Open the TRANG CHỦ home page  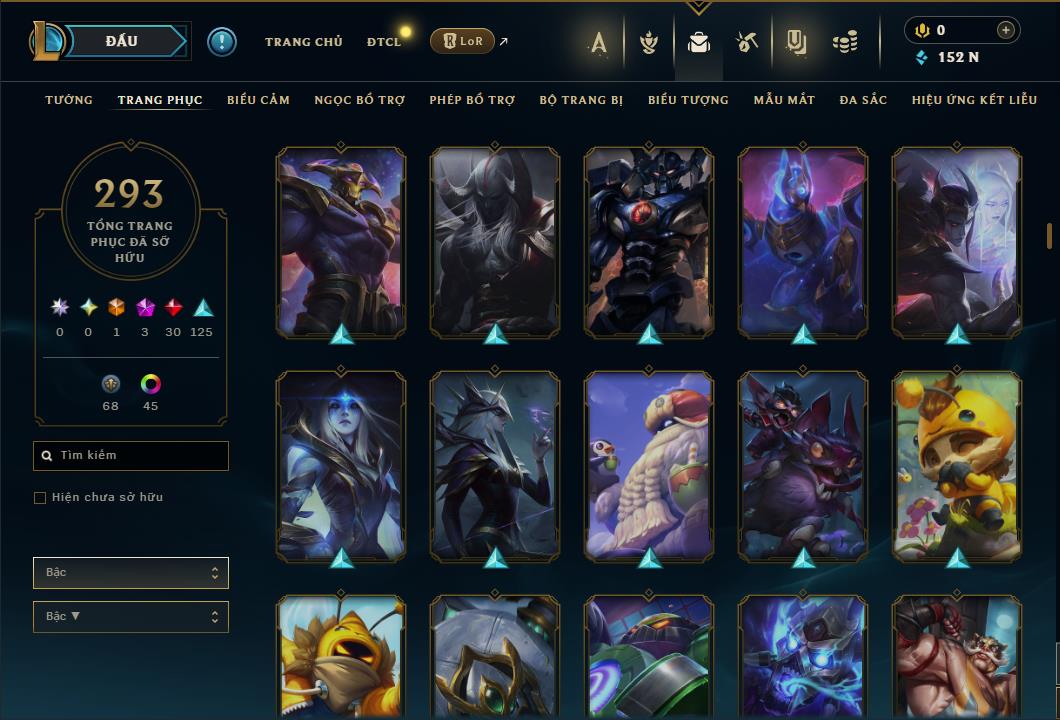click(303, 42)
